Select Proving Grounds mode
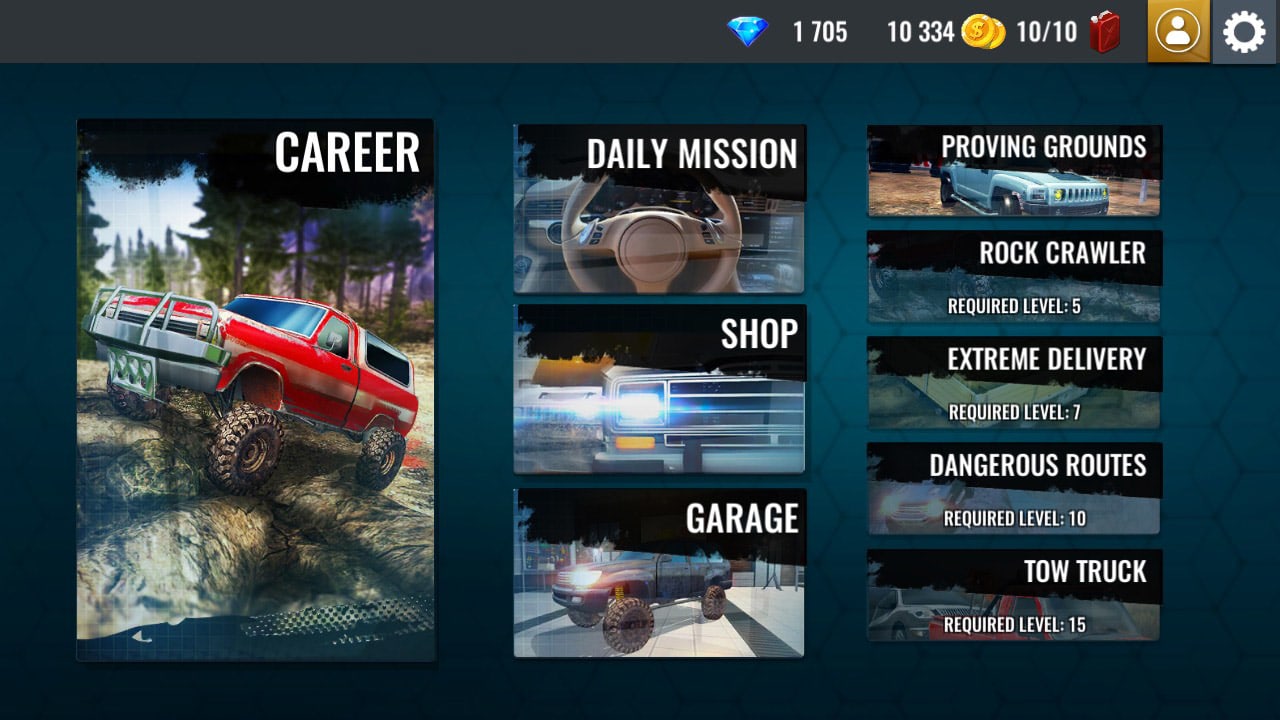This screenshot has height=720, width=1280. (x=1013, y=170)
